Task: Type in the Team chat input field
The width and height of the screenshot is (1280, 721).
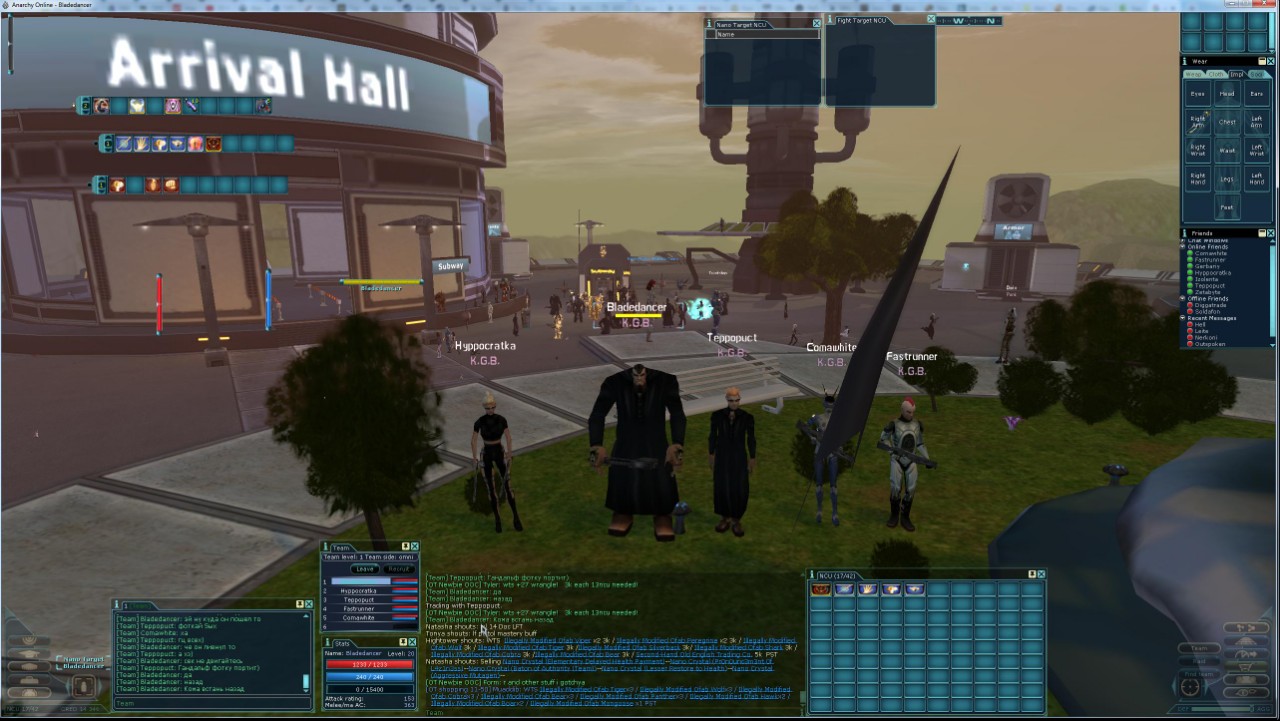Action: click(210, 703)
